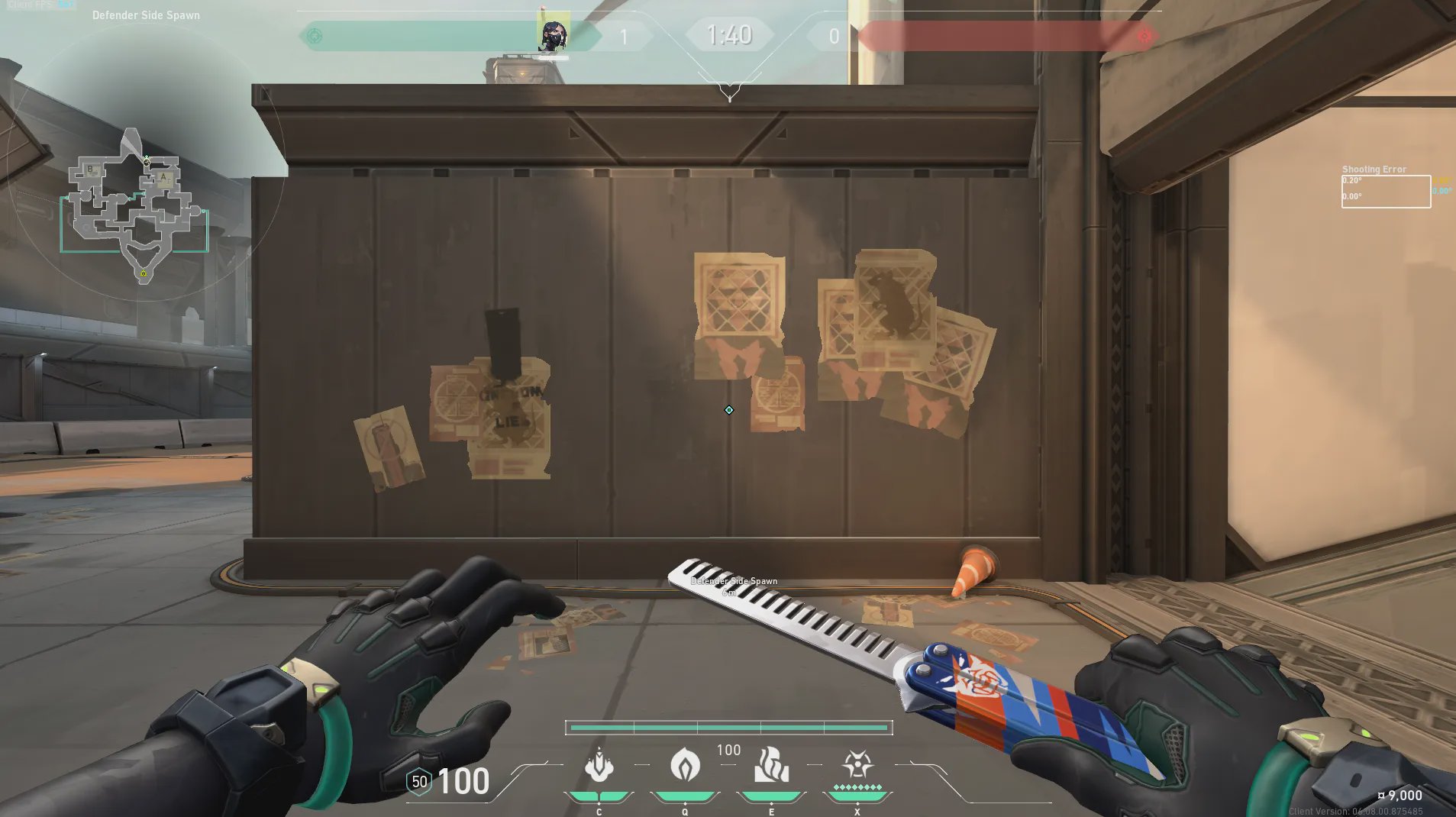
Task: Activate Viper's Snake Bite ability icon
Action: point(599,766)
